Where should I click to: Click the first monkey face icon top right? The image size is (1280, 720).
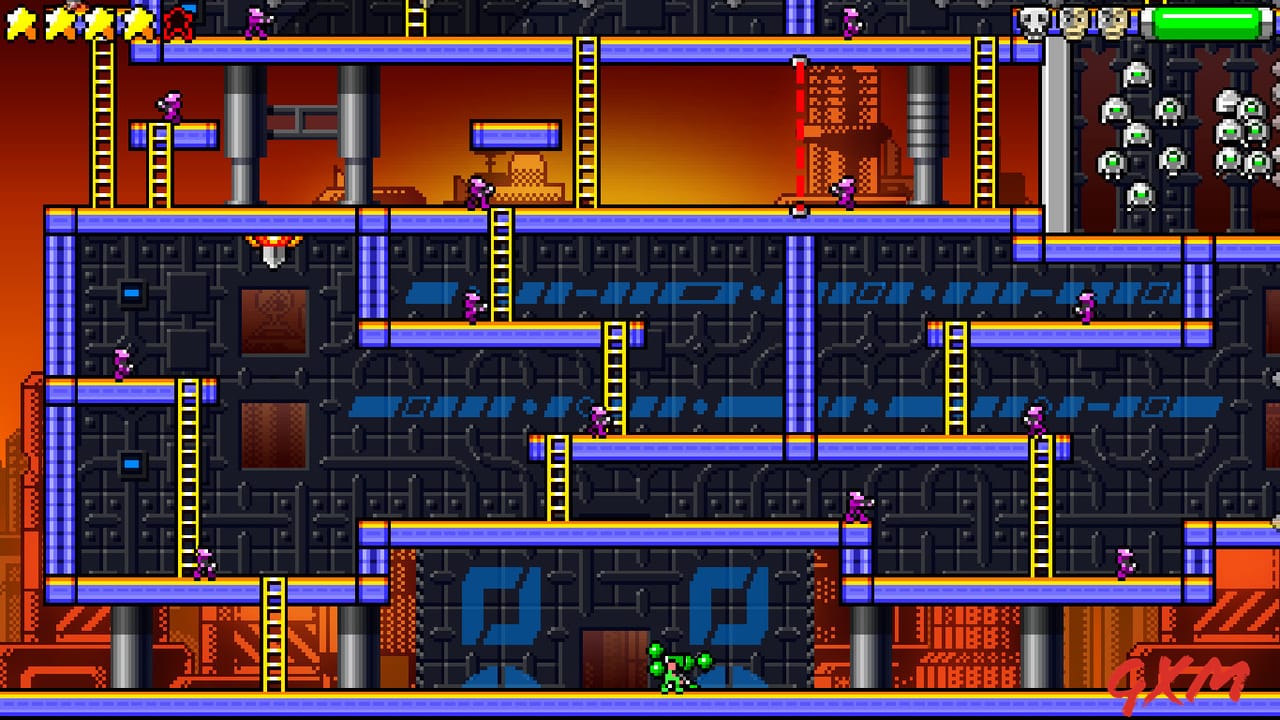tap(1074, 20)
